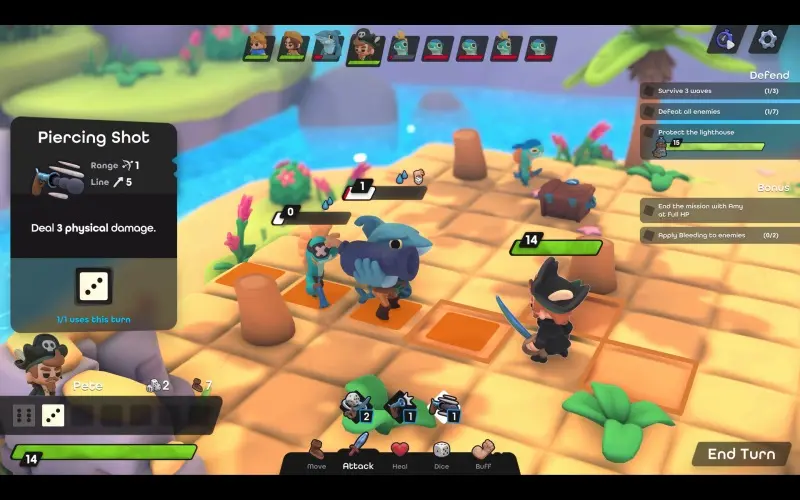Choose the Buff action tab
The image size is (800, 500).
pos(483,455)
